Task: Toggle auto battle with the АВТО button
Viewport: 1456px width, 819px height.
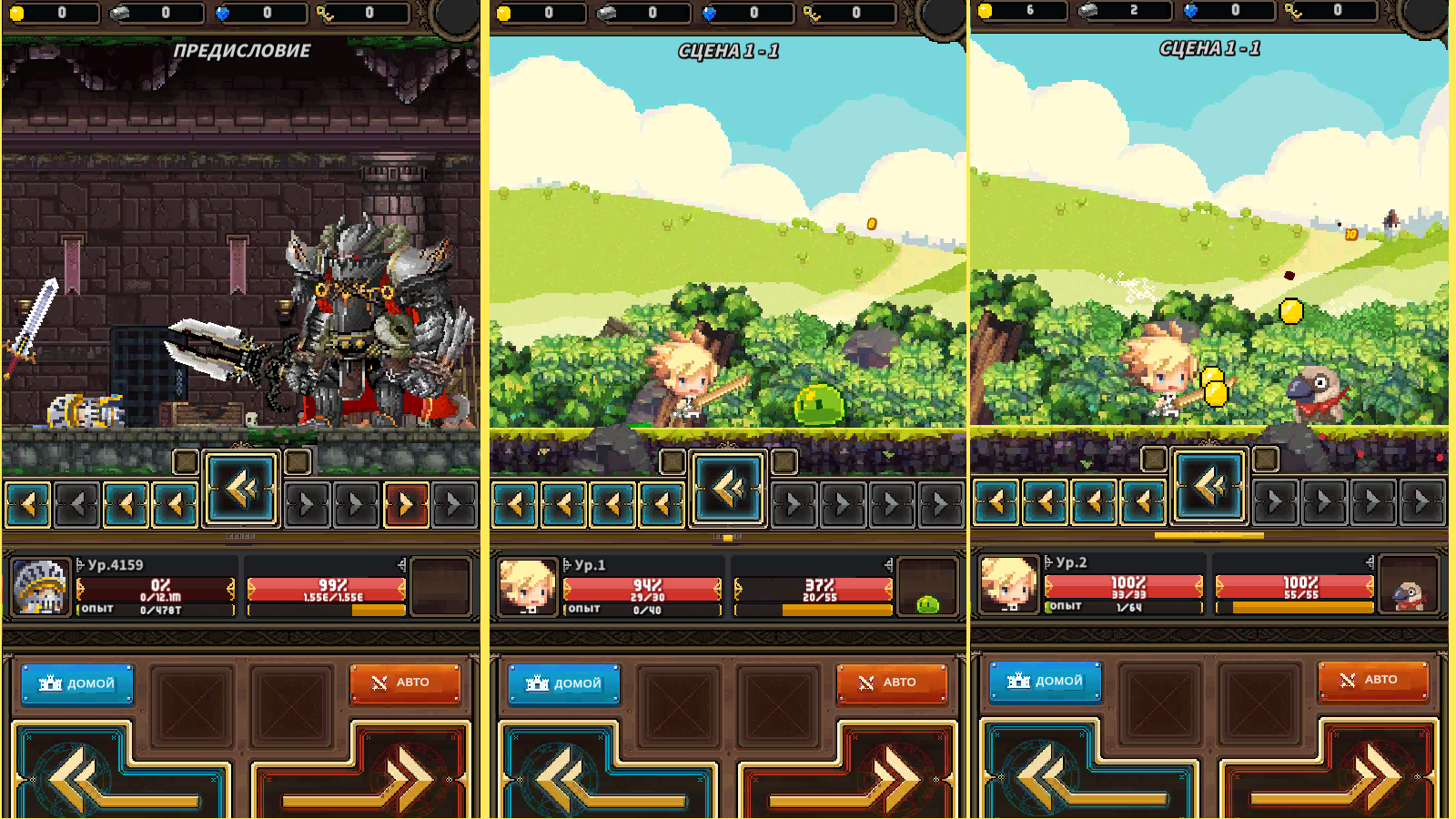Action: coord(404,682)
